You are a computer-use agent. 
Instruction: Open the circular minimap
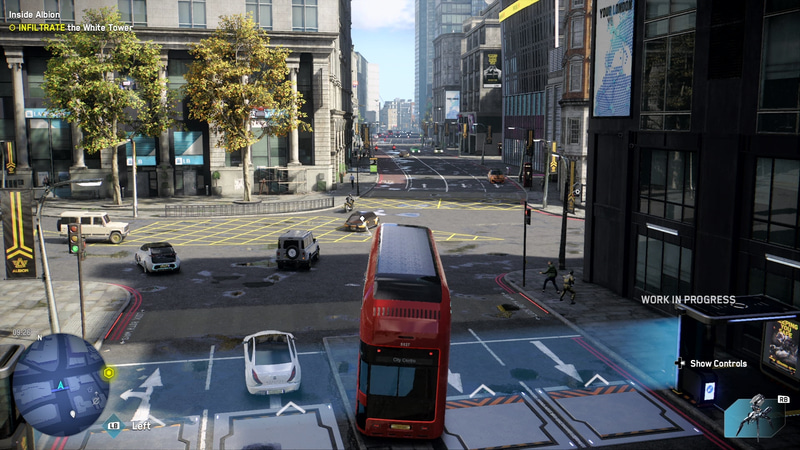point(60,384)
